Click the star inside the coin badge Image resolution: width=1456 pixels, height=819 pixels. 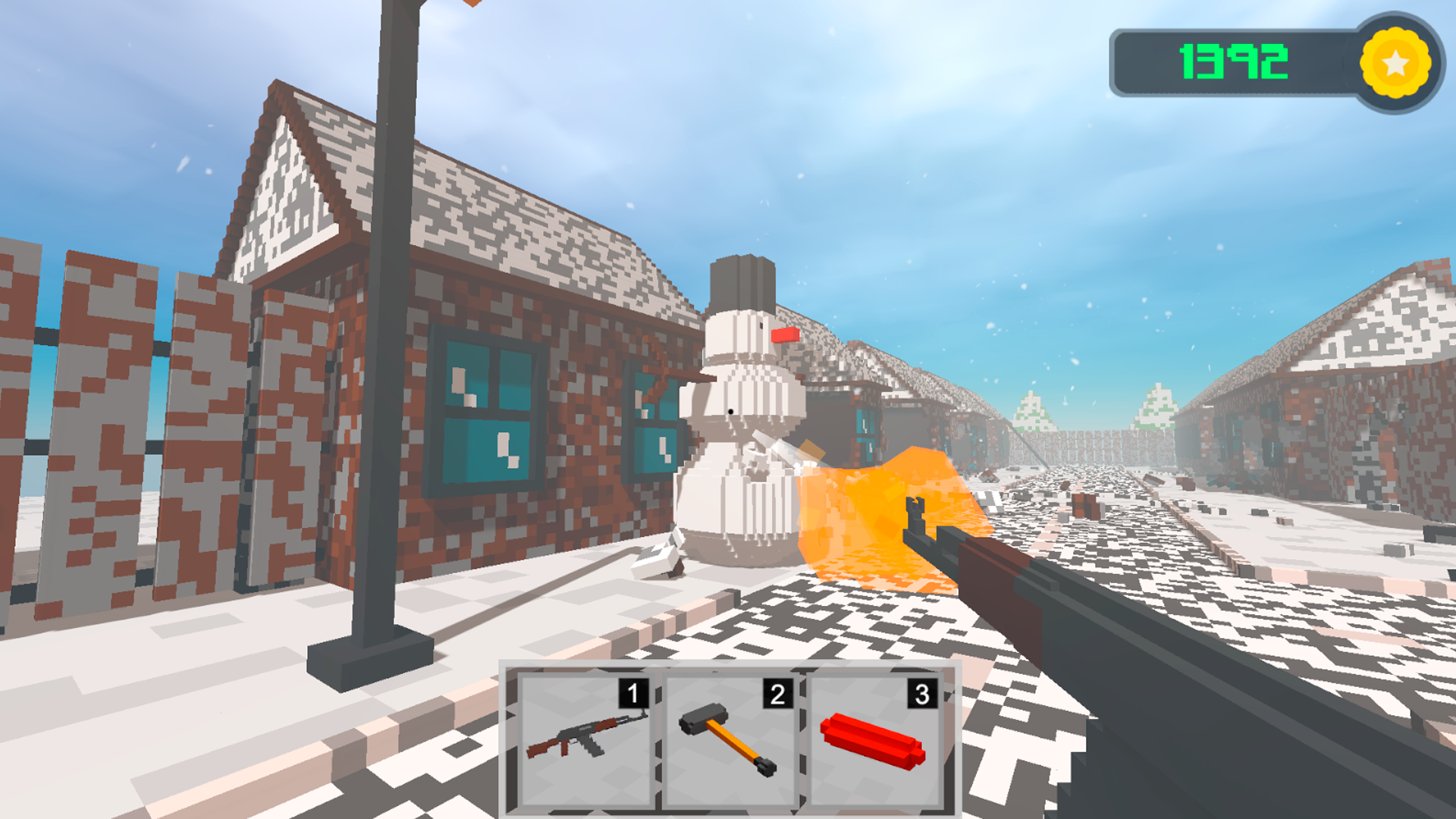click(1394, 63)
